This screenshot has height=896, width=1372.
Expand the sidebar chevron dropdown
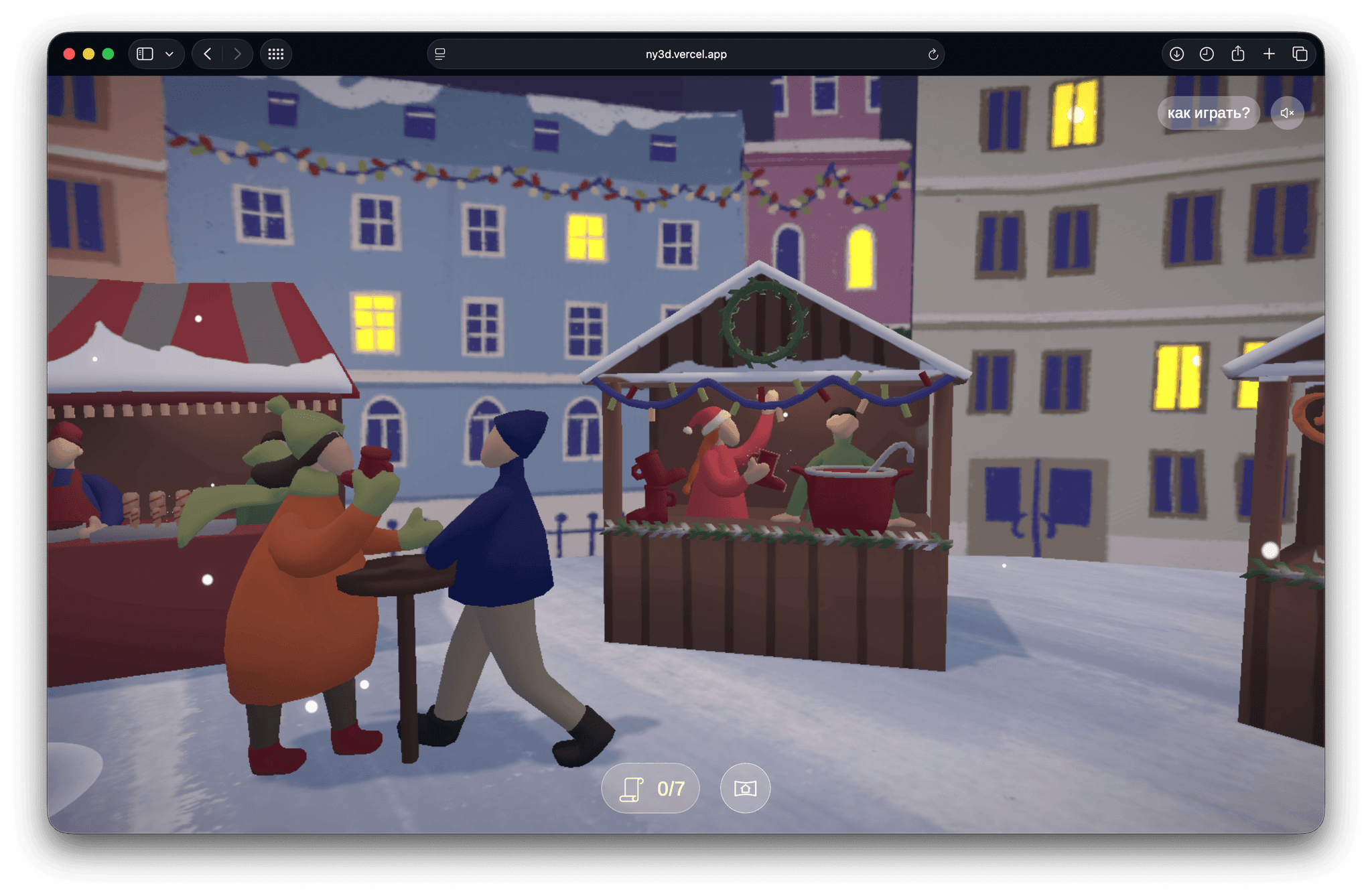click(168, 54)
